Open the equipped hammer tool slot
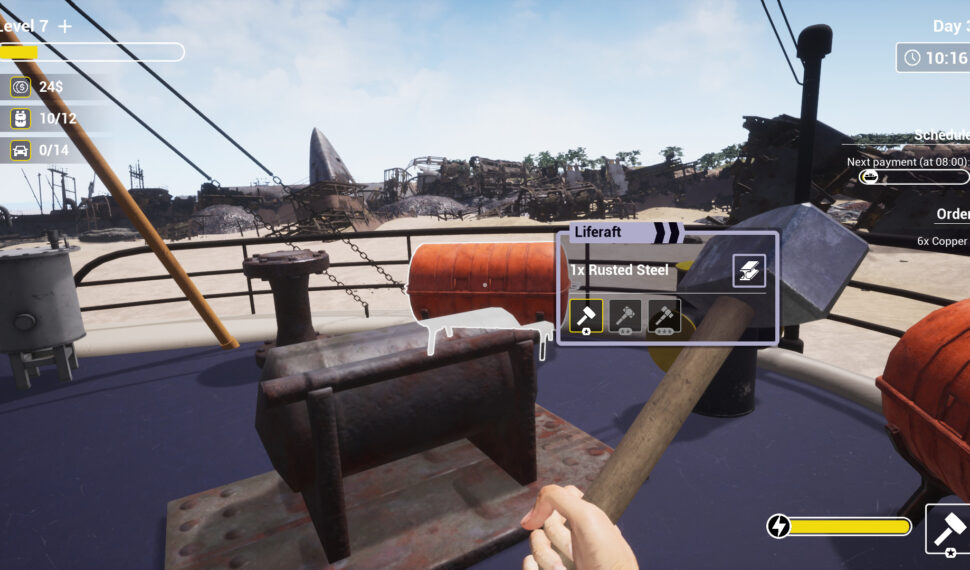Image resolution: width=970 pixels, height=570 pixels. click(x=949, y=529)
